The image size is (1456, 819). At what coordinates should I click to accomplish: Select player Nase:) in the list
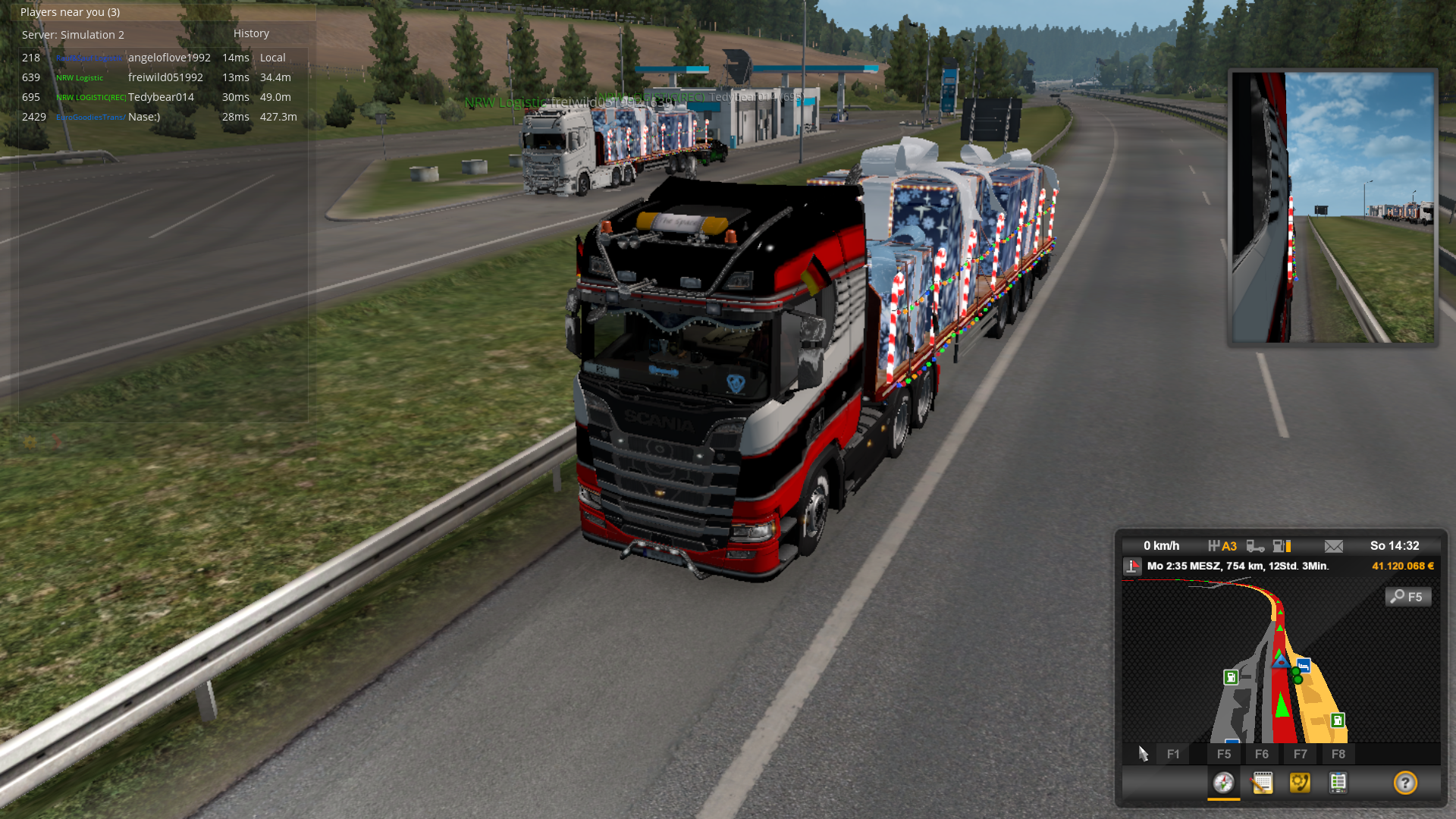click(x=144, y=117)
